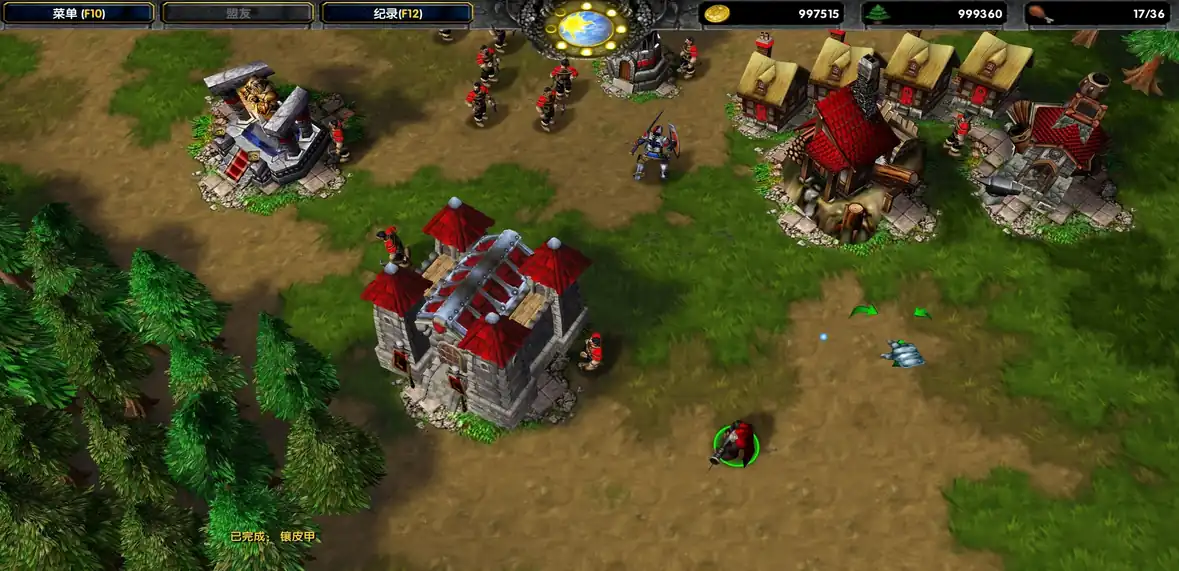The height and width of the screenshot is (571, 1179).
Task: Open the 纪录 (F12) message log
Action: click(x=397, y=13)
